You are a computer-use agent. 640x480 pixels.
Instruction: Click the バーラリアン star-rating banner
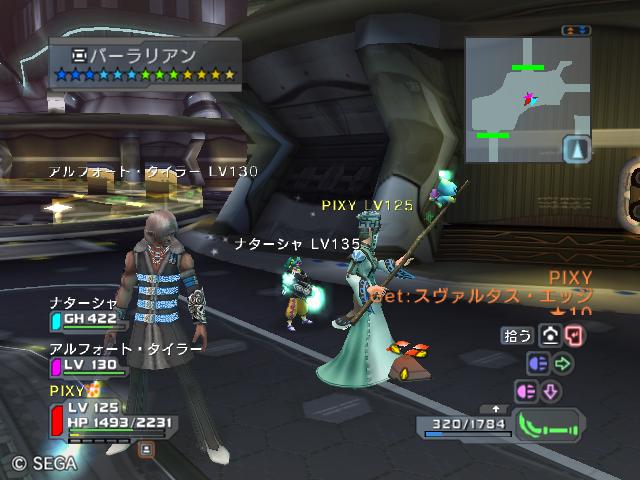tap(145, 62)
